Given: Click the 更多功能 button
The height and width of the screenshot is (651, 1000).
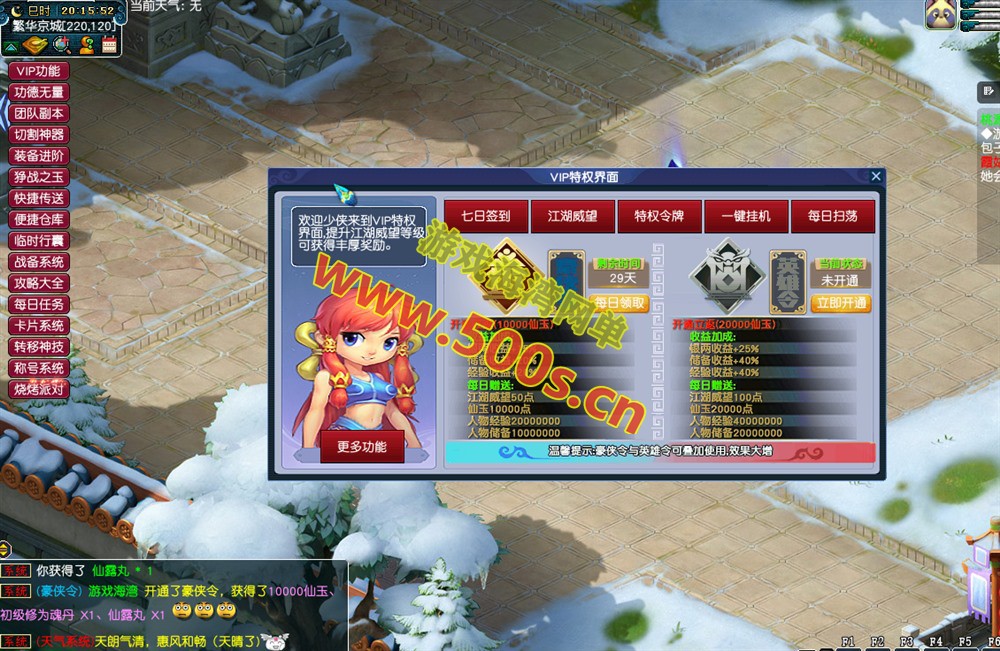Looking at the screenshot, I should point(362,446).
